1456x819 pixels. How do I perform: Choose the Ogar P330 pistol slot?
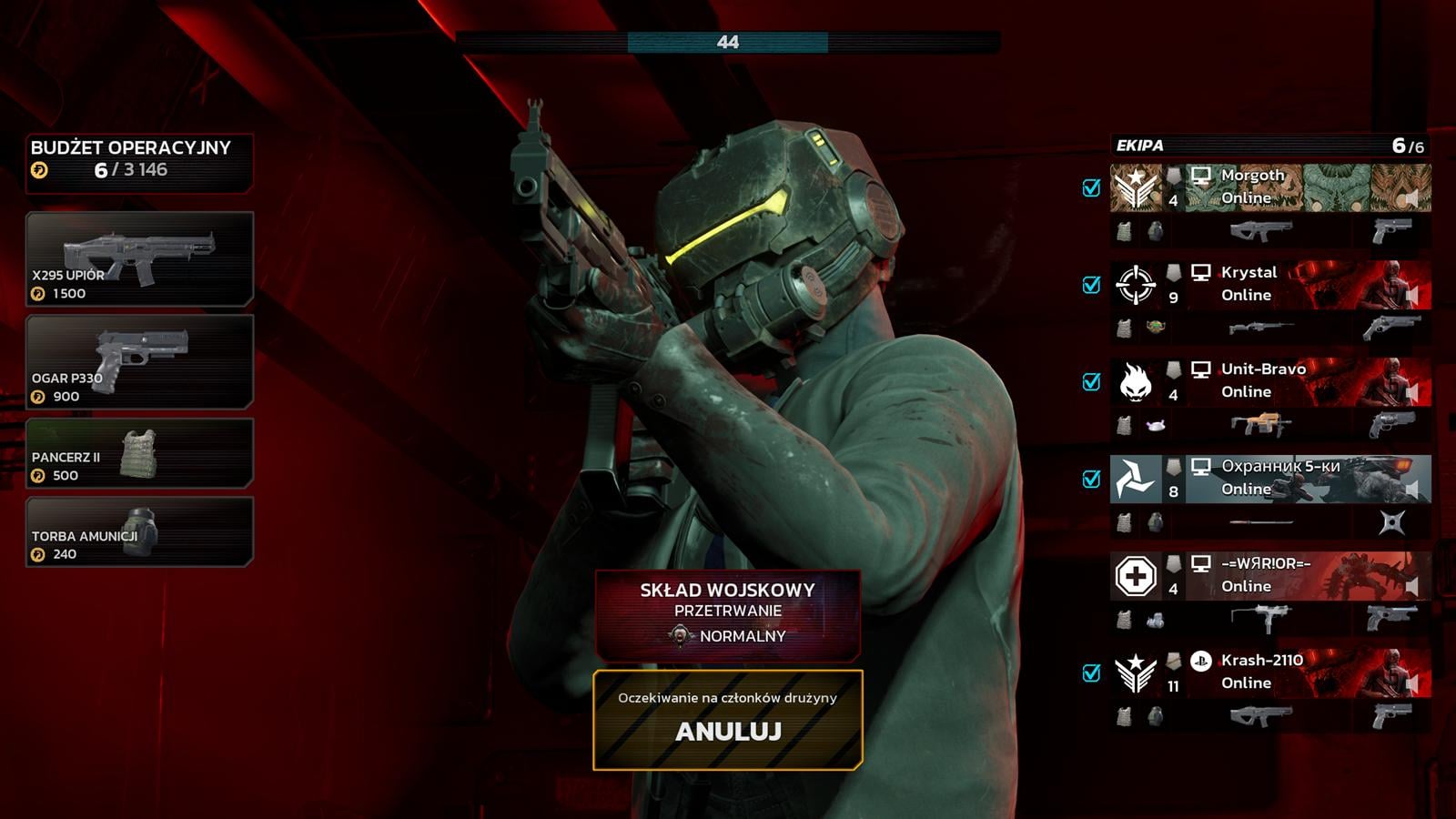(x=139, y=362)
